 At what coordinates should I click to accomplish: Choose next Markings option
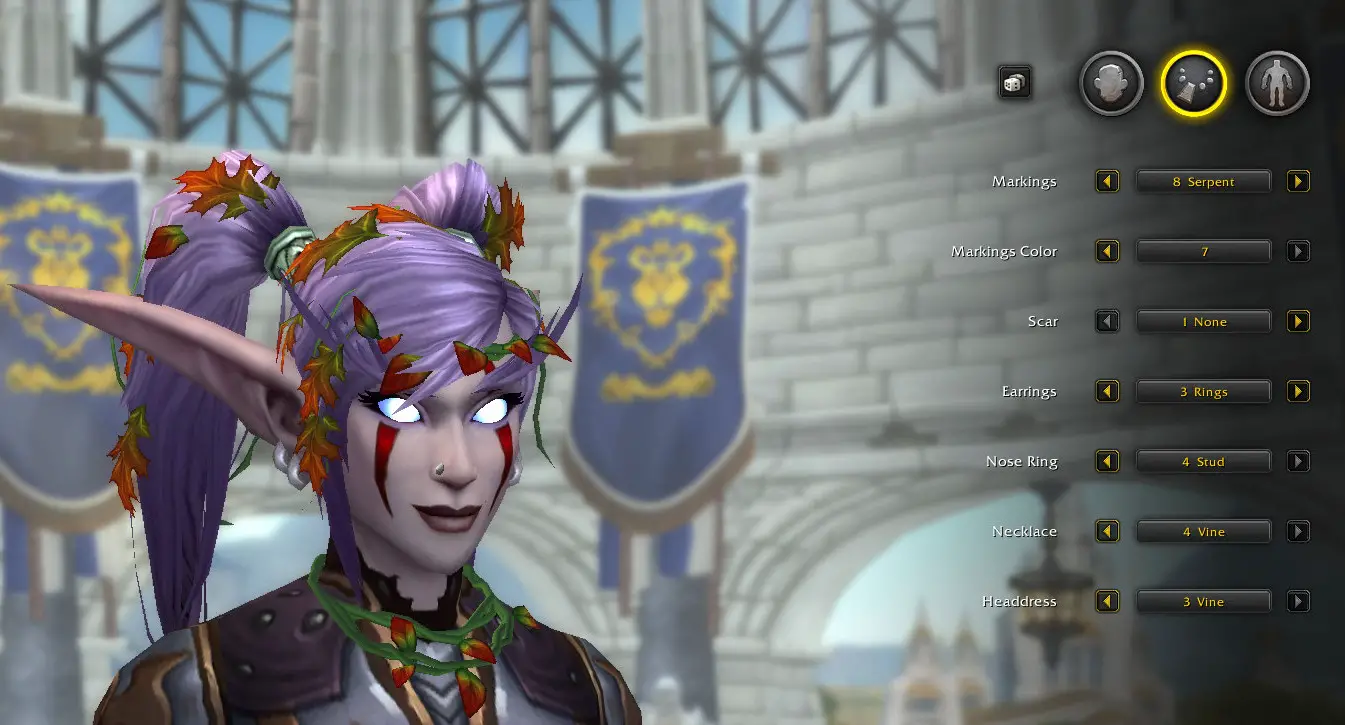tap(1298, 182)
